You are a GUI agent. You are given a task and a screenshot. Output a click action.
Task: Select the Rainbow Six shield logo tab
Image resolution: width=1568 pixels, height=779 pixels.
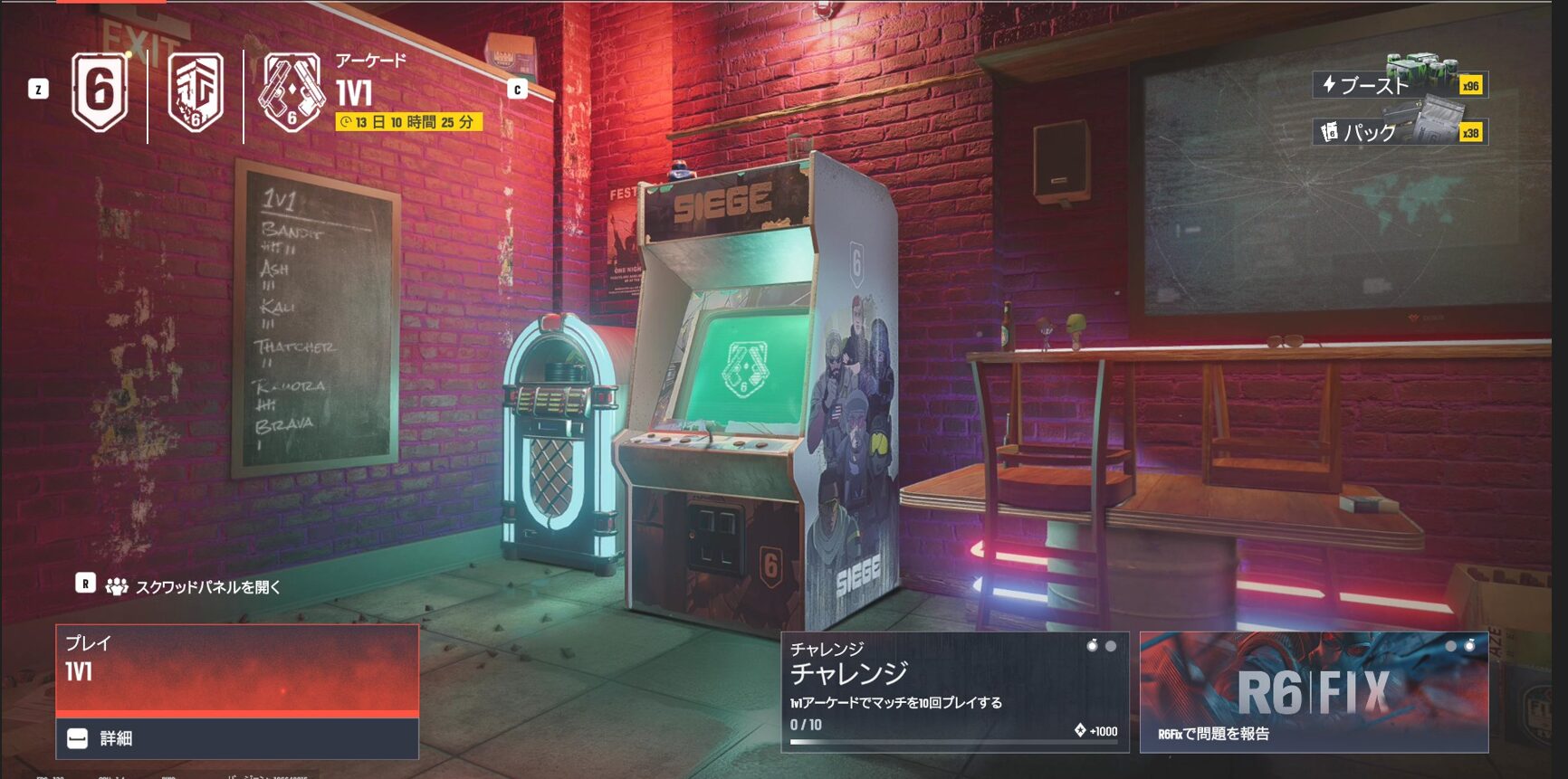pos(100,91)
